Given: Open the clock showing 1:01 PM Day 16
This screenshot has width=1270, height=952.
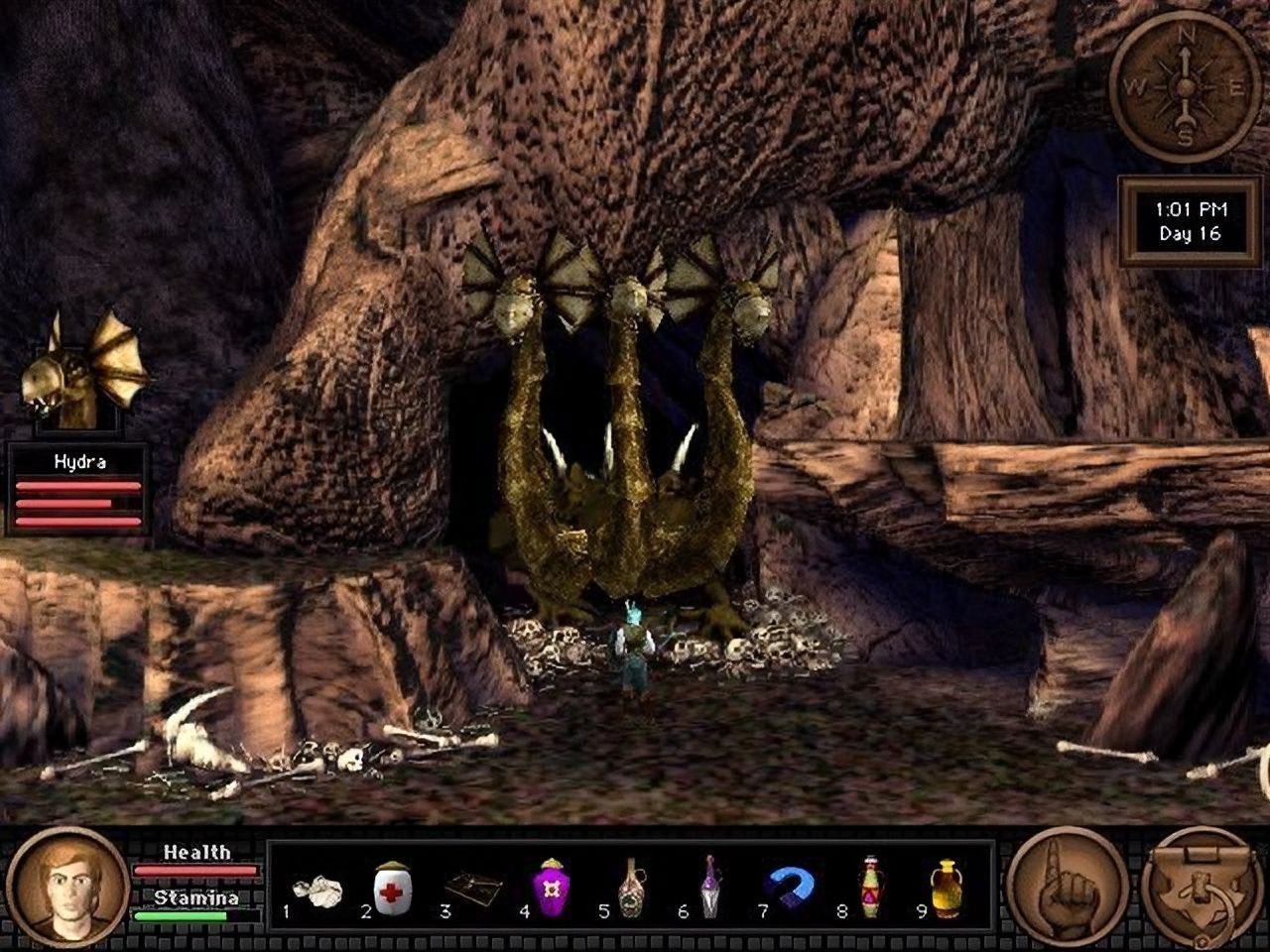Looking at the screenshot, I should point(1187,222).
